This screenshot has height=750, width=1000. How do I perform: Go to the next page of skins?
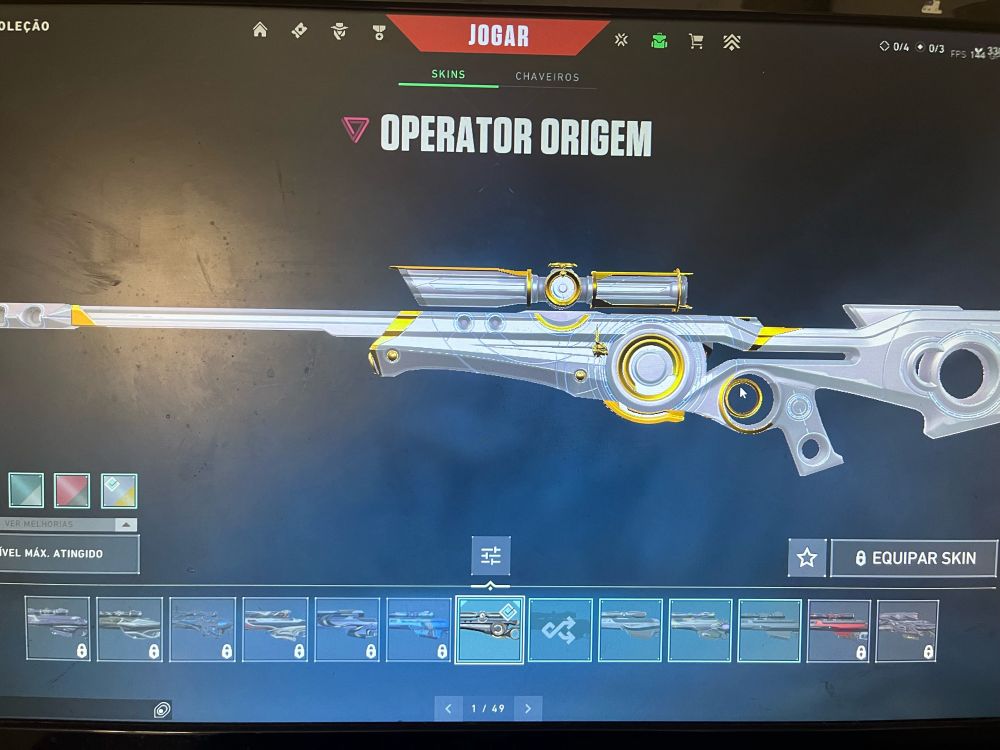click(x=527, y=708)
